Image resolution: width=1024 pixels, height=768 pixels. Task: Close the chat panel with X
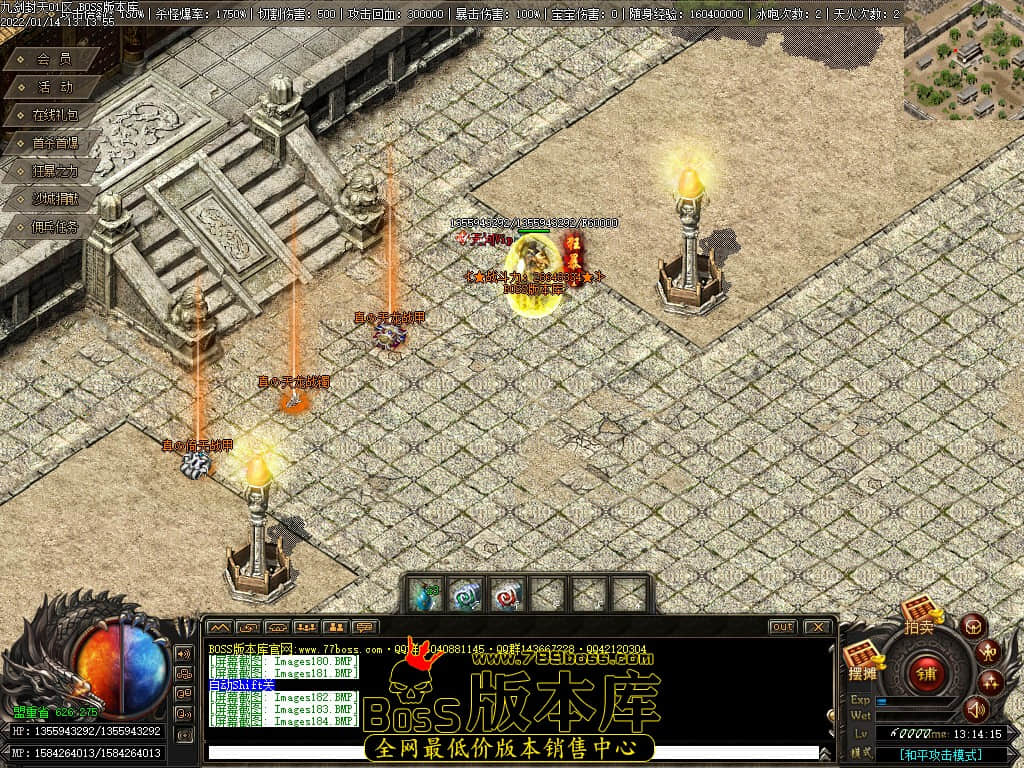coord(817,626)
